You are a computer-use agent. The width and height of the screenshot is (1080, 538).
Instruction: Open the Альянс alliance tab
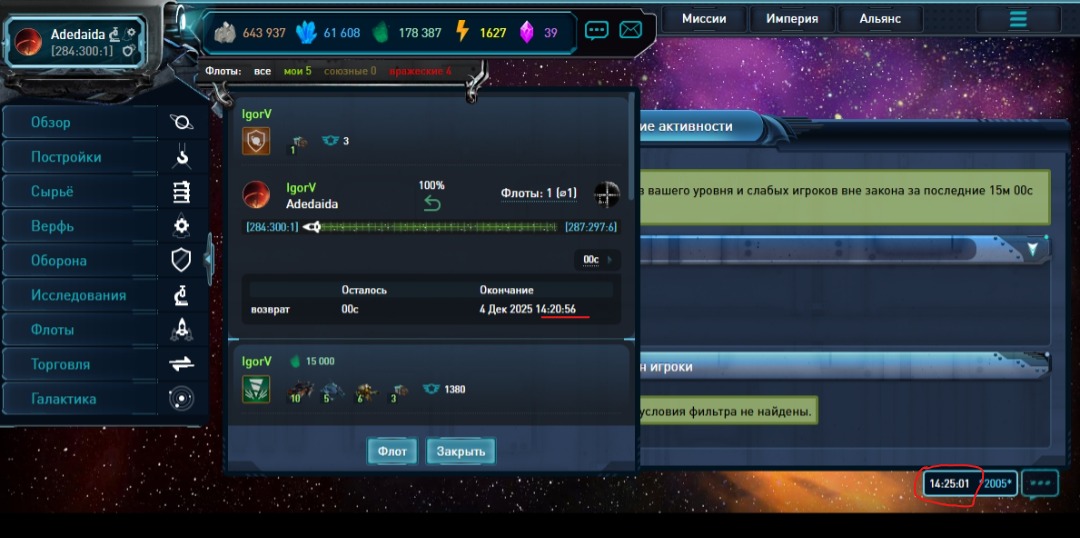tap(880, 19)
